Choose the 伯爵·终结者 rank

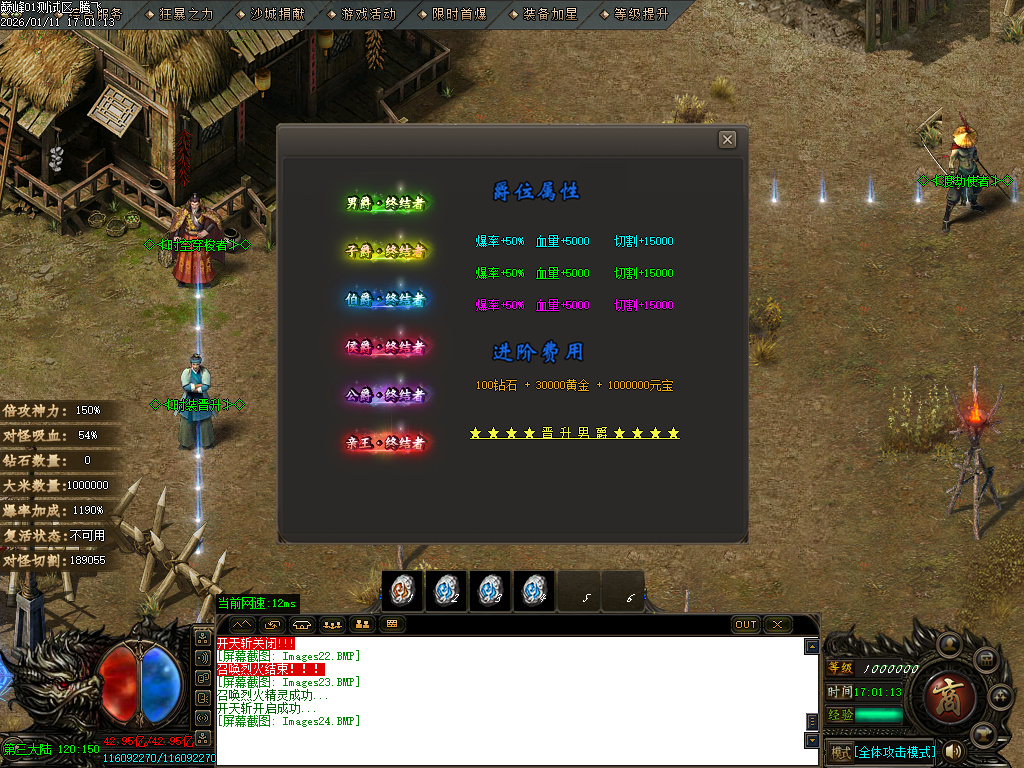pyautogui.click(x=386, y=299)
